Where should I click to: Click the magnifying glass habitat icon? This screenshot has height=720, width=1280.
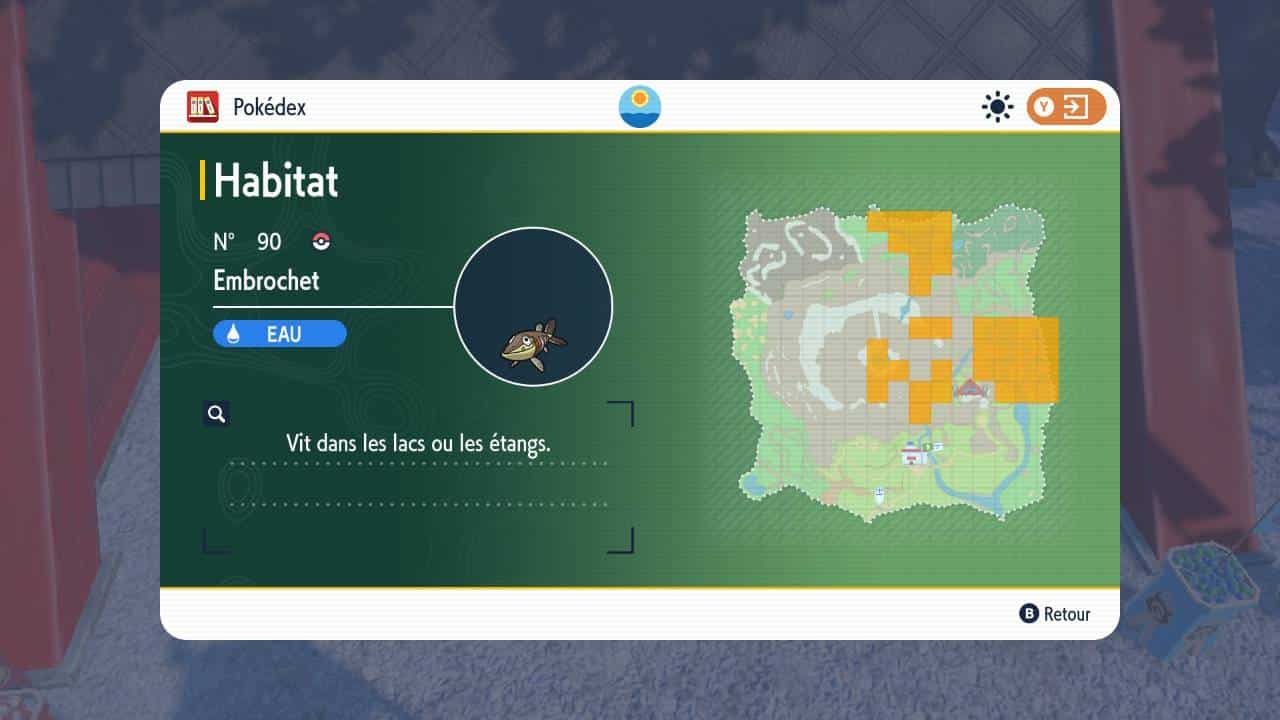click(216, 414)
